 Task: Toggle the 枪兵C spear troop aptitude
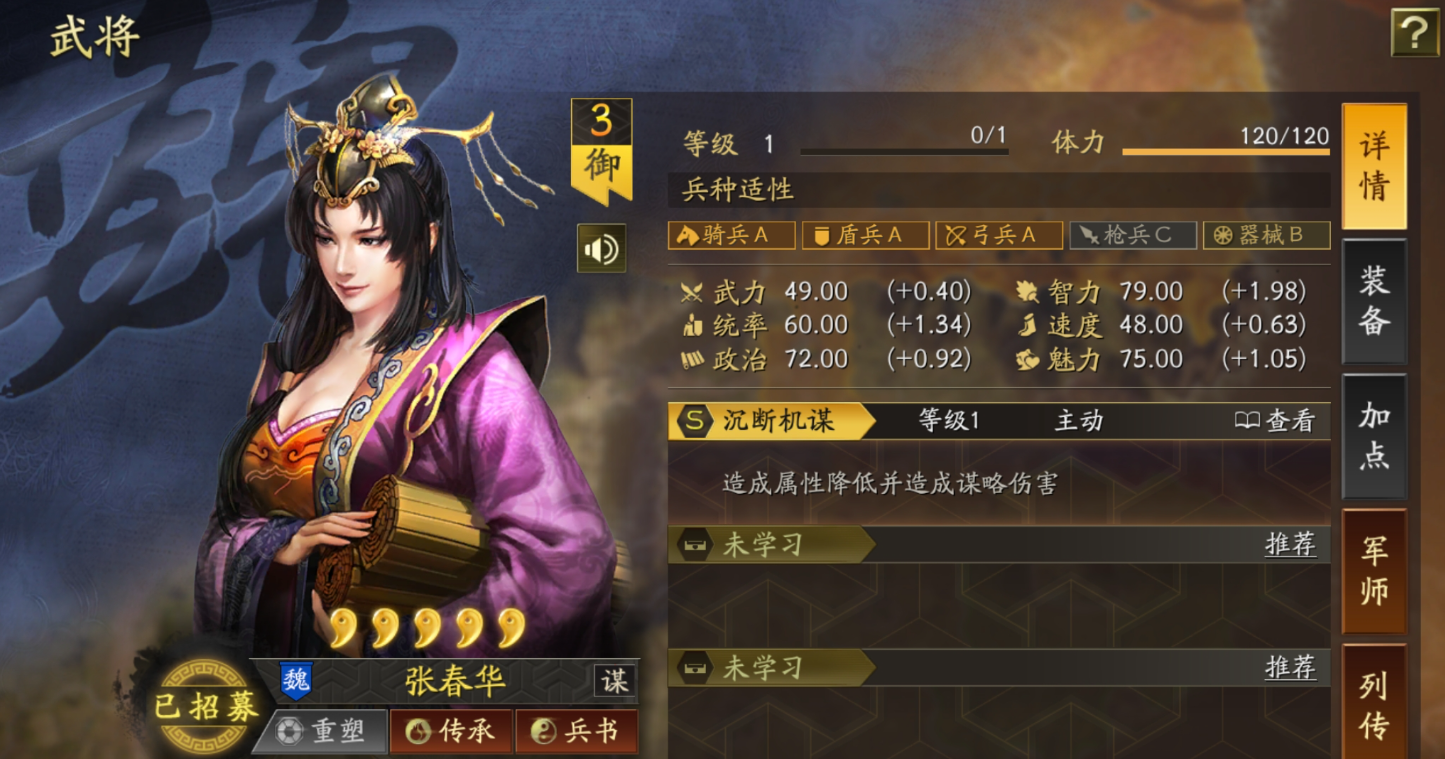(x=1133, y=235)
